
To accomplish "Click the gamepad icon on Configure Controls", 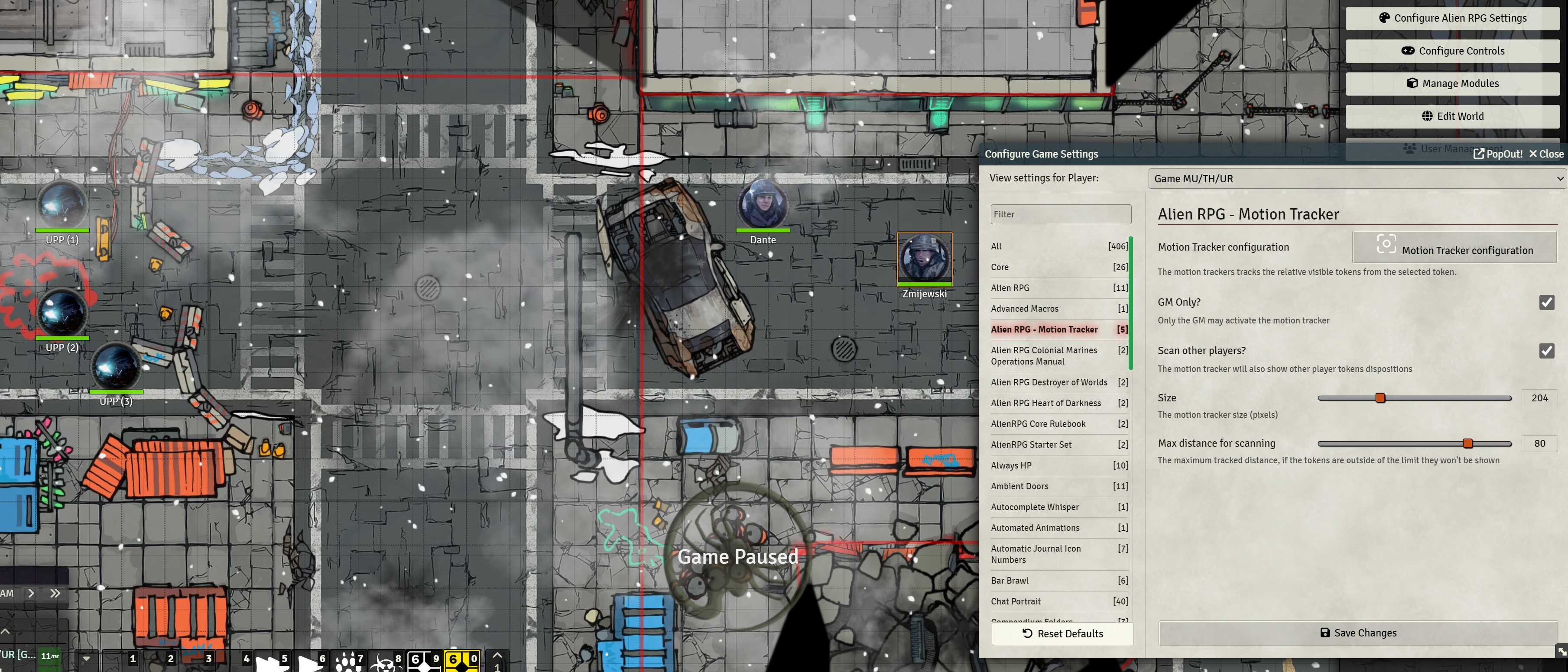I will tap(1409, 51).
